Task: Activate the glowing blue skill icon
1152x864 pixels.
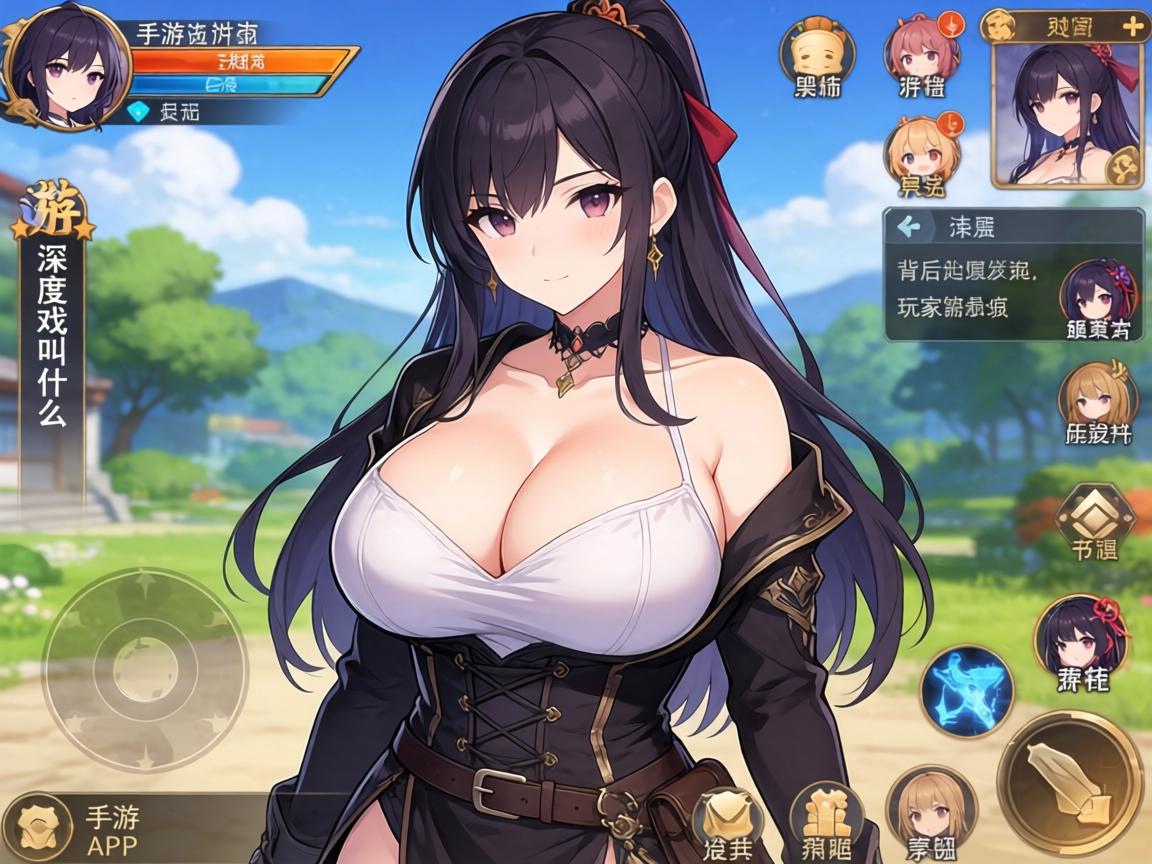Action: [967, 692]
